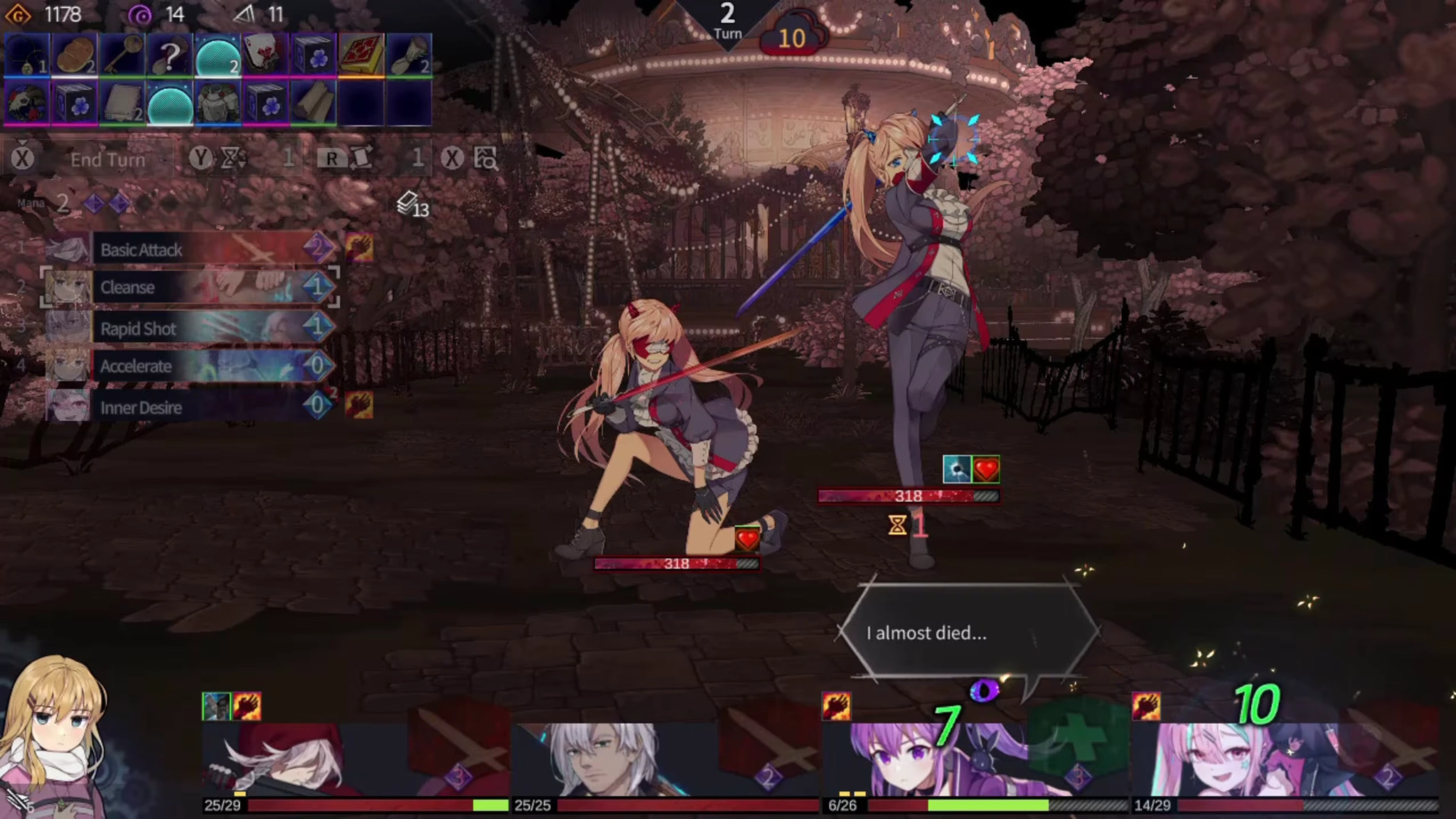Viewport: 1456px width, 819px height.
Task: Activate the Rapid Shot skill
Action: pyautogui.click(x=199, y=328)
